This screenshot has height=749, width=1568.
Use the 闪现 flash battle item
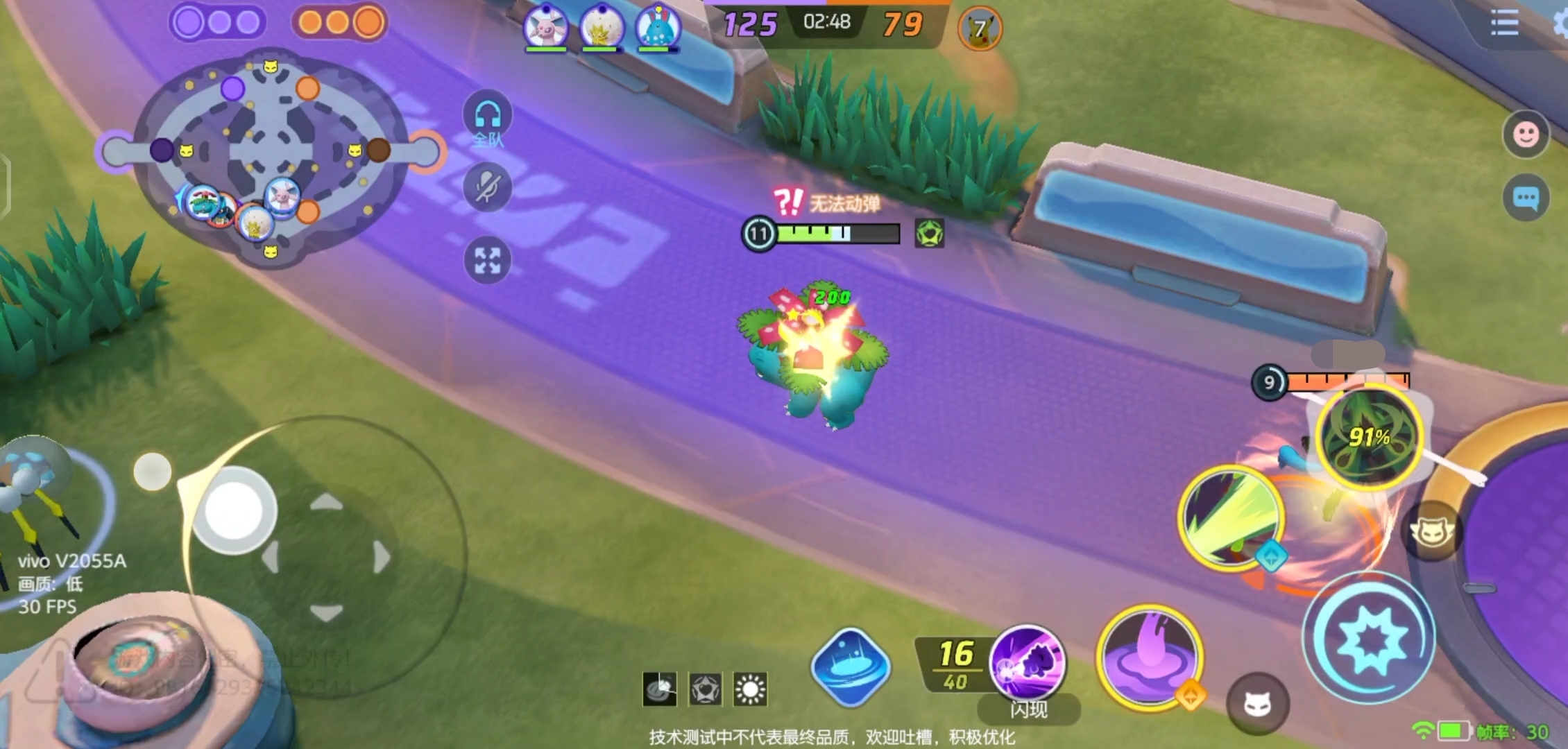point(1027,664)
